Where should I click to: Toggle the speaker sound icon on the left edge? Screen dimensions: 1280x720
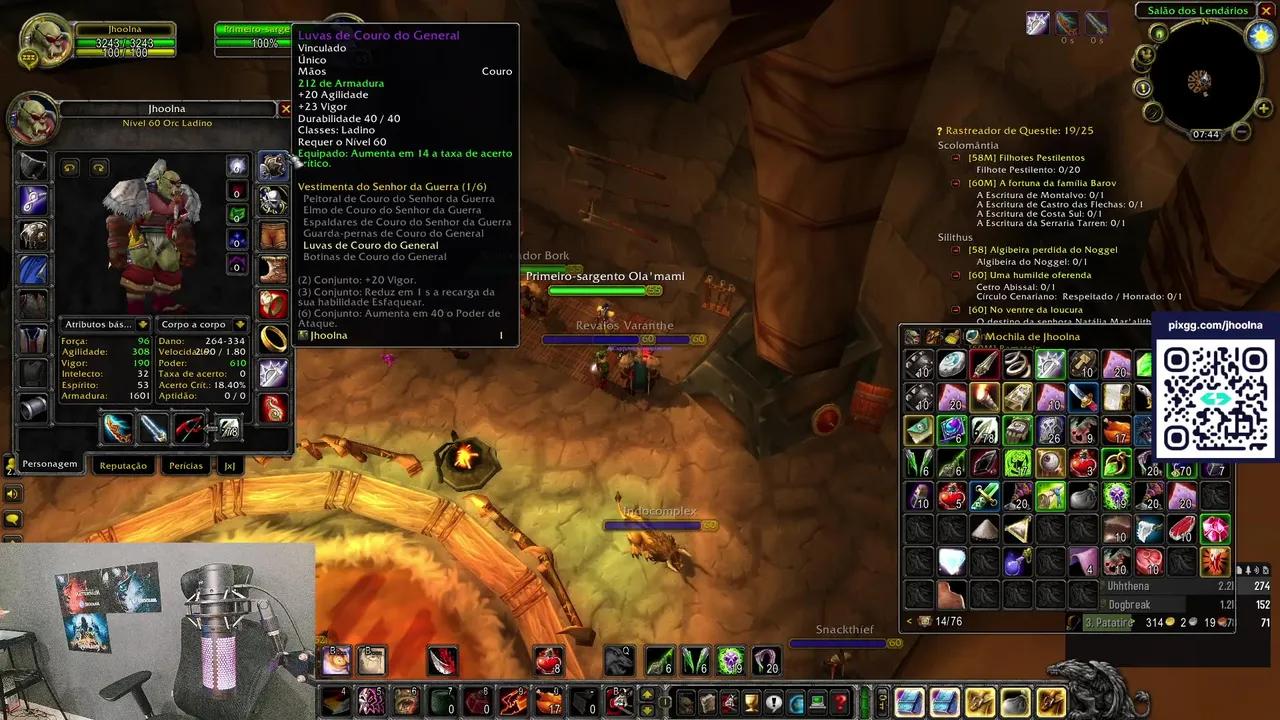point(12,493)
